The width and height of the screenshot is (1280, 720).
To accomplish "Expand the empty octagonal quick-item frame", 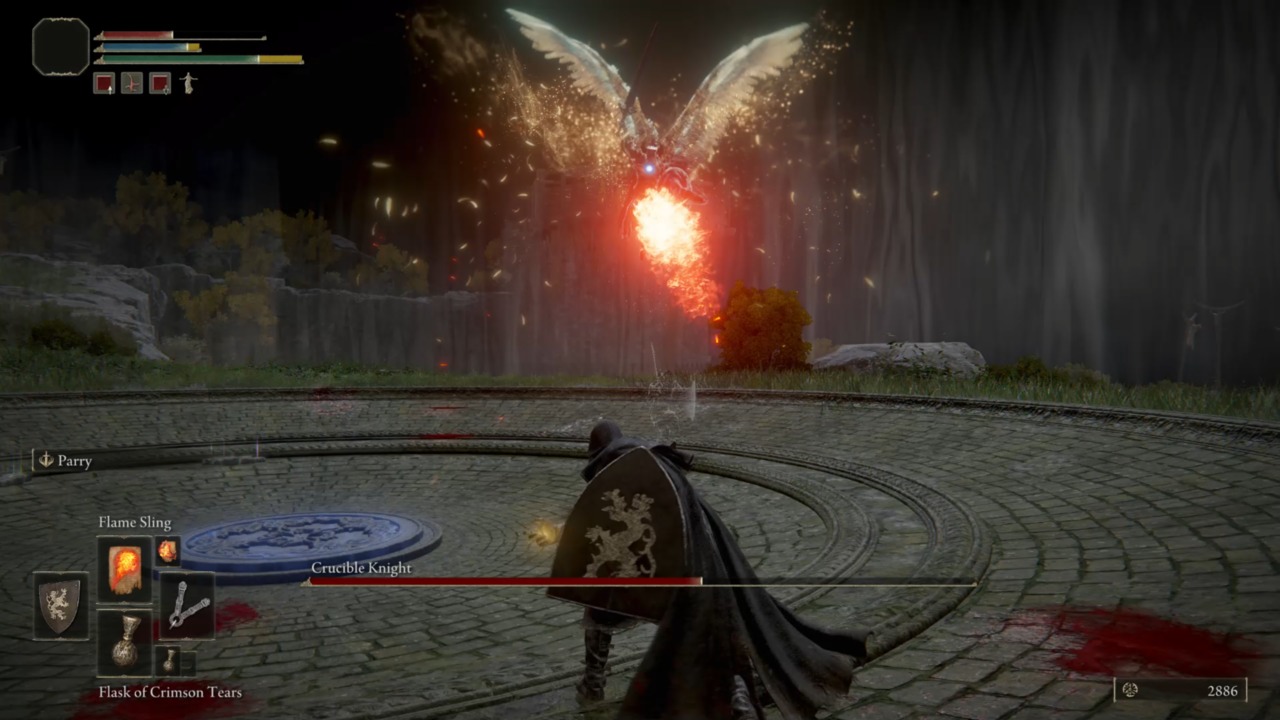I will [x=58, y=46].
